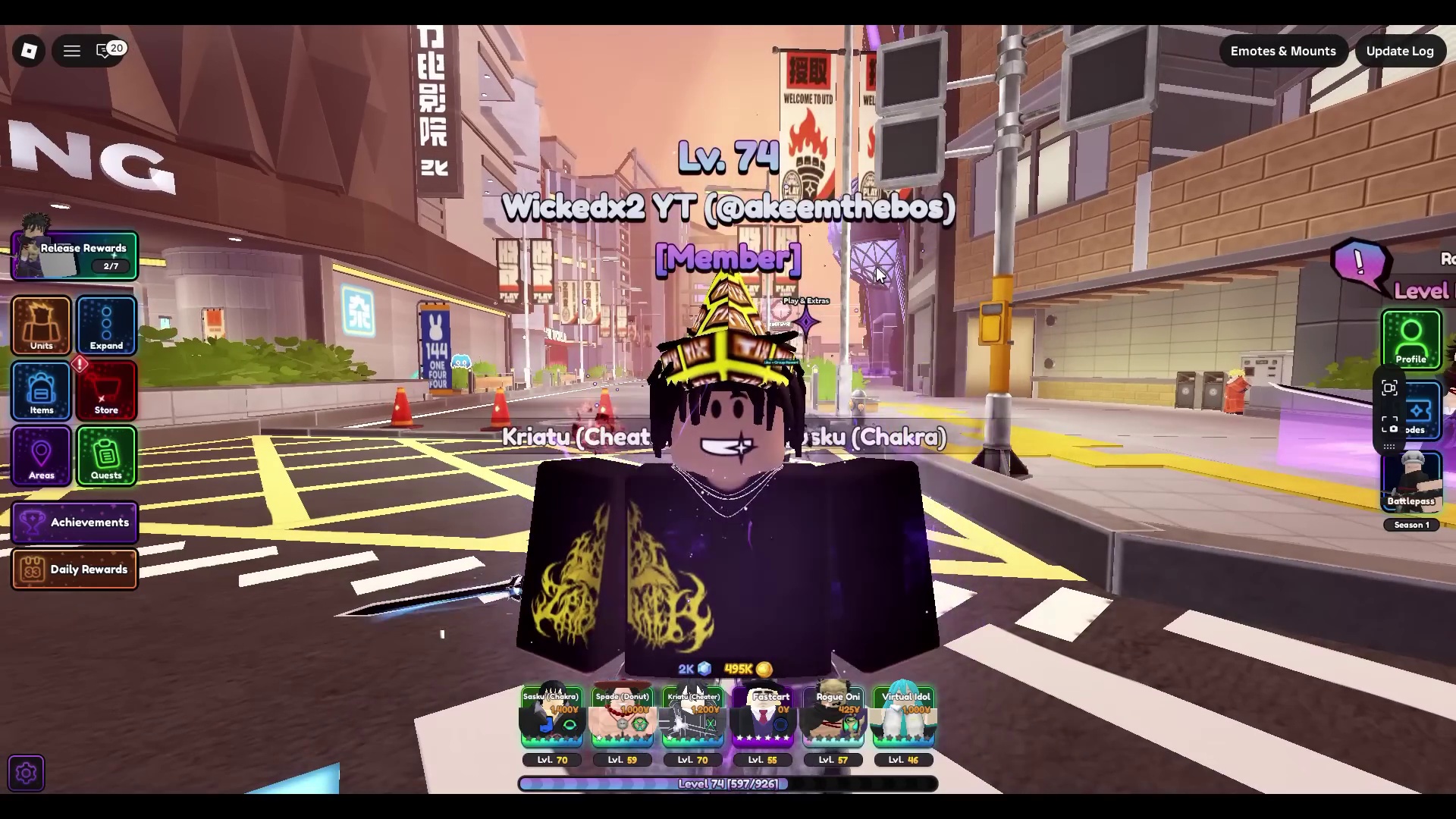Open the Season 1 Battlepass
This screenshot has width=1456, height=819.
click(1410, 482)
